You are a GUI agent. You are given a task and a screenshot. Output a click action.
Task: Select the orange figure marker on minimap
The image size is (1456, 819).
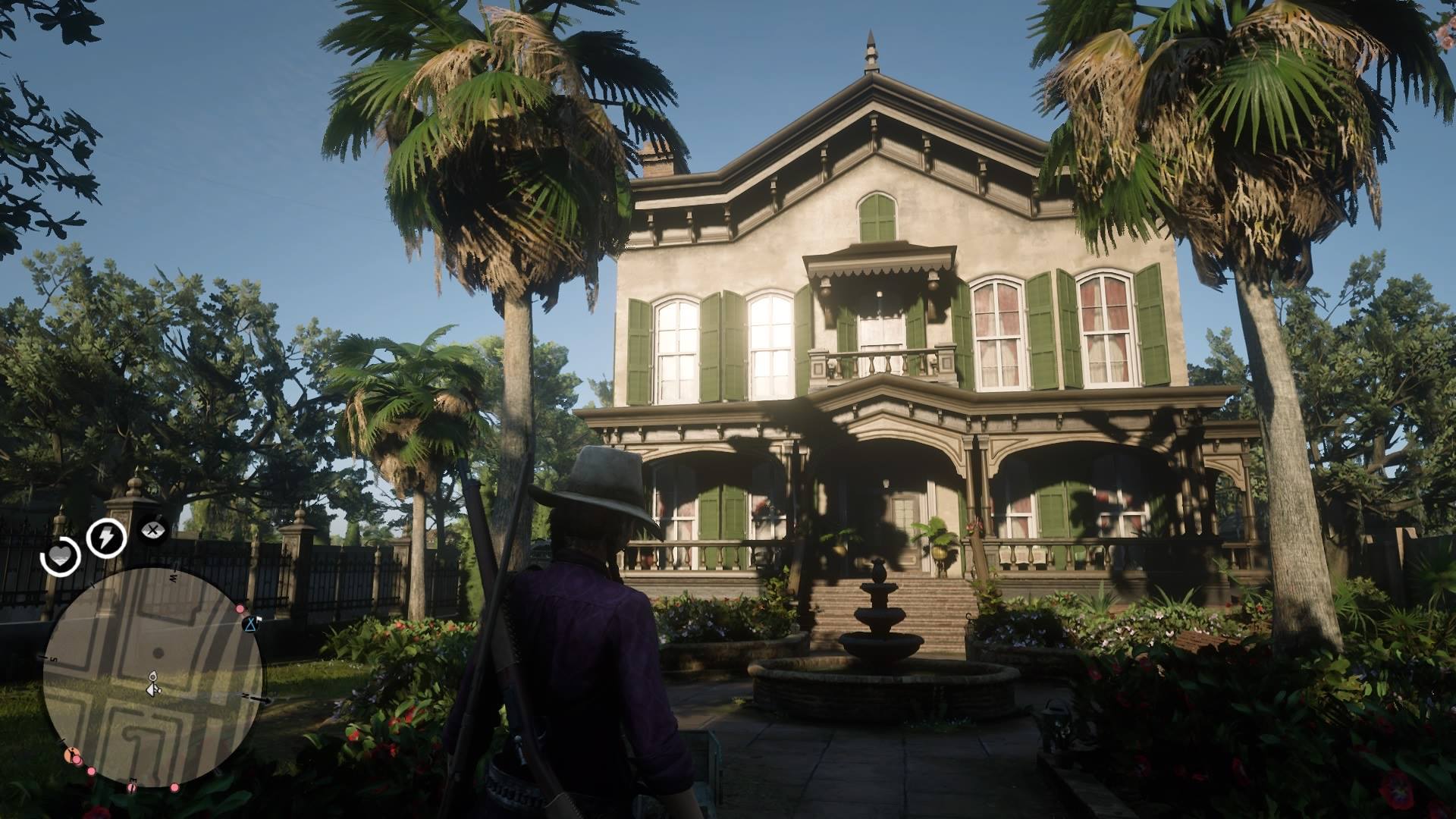click(74, 755)
